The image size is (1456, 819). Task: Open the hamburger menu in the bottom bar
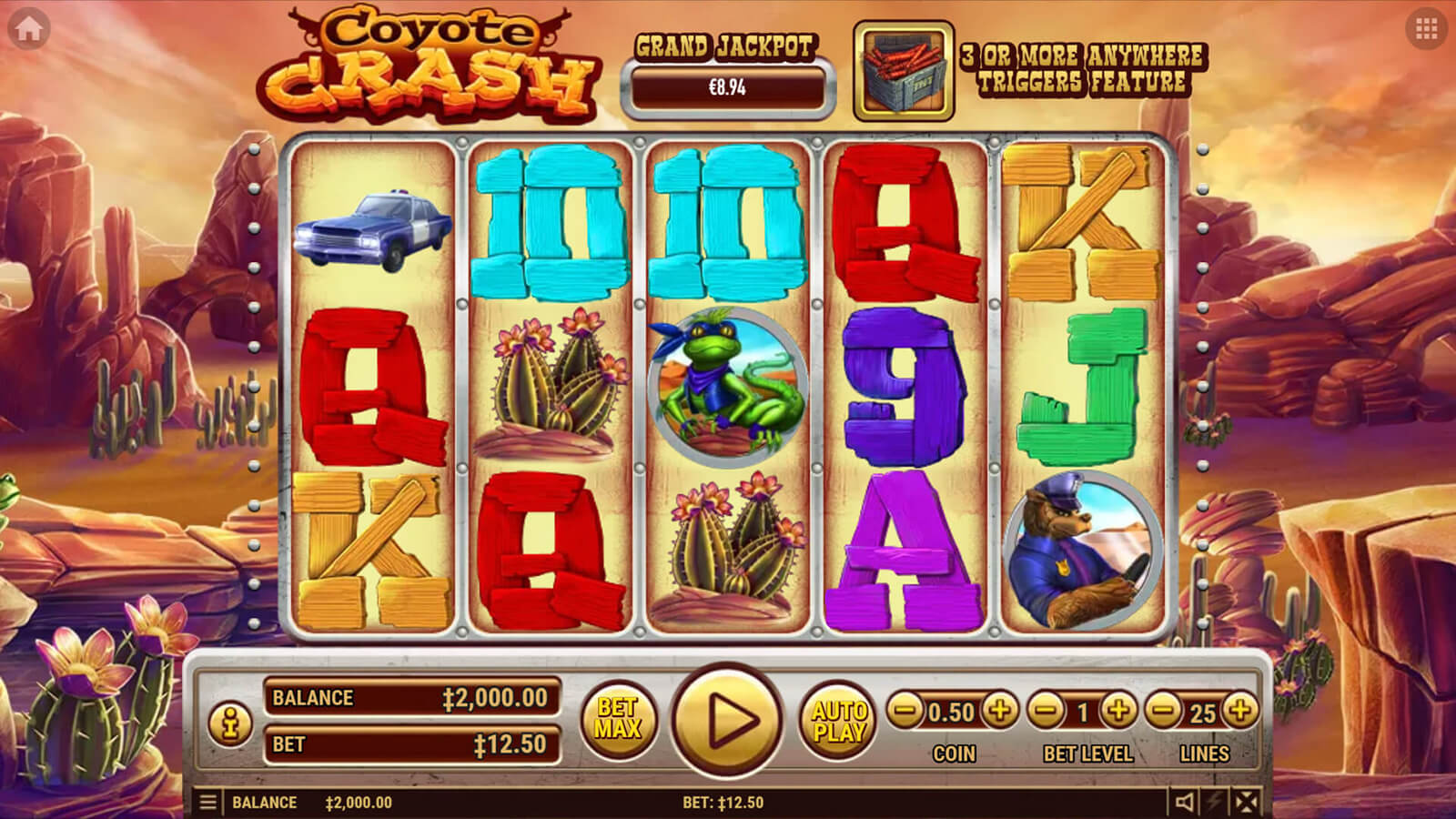pyautogui.click(x=208, y=803)
